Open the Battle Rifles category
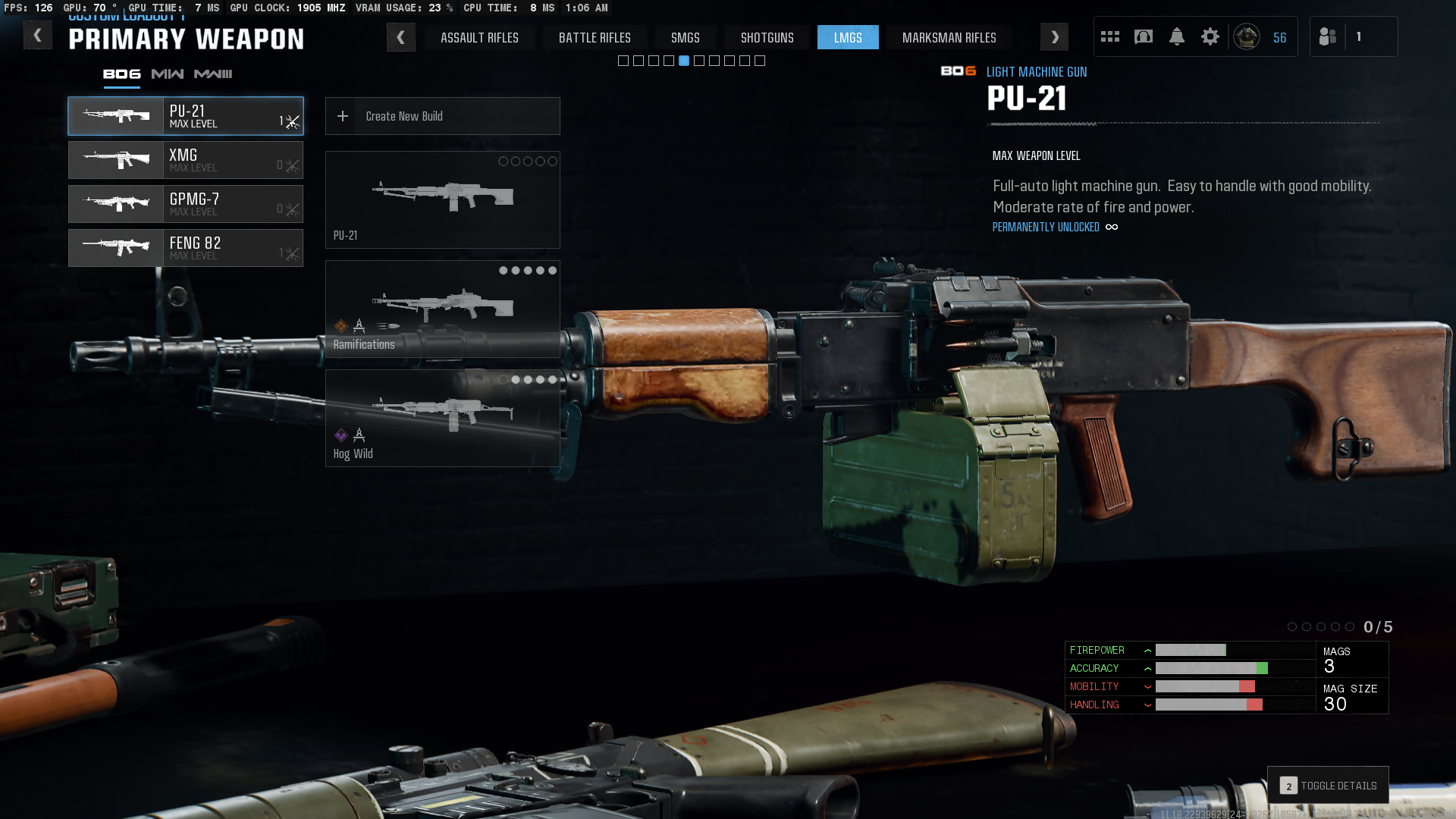The height and width of the screenshot is (819, 1456). [x=595, y=37]
